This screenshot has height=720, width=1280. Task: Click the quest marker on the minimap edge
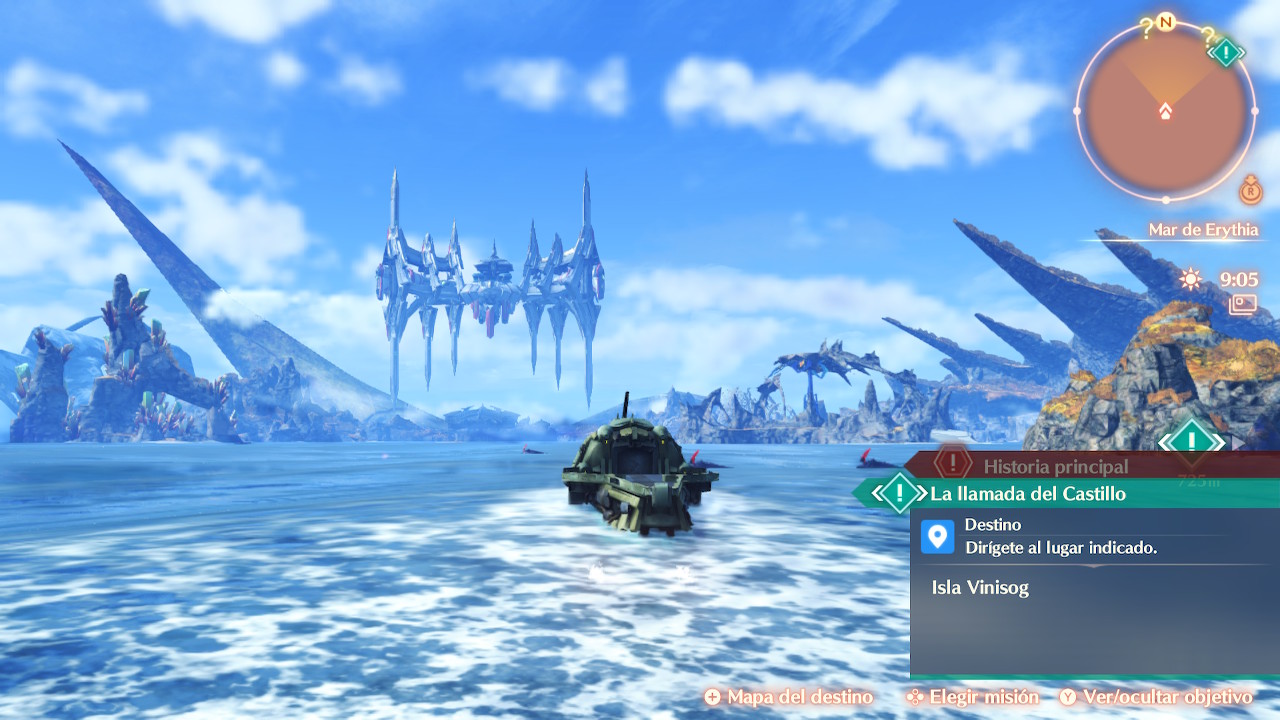(1226, 52)
